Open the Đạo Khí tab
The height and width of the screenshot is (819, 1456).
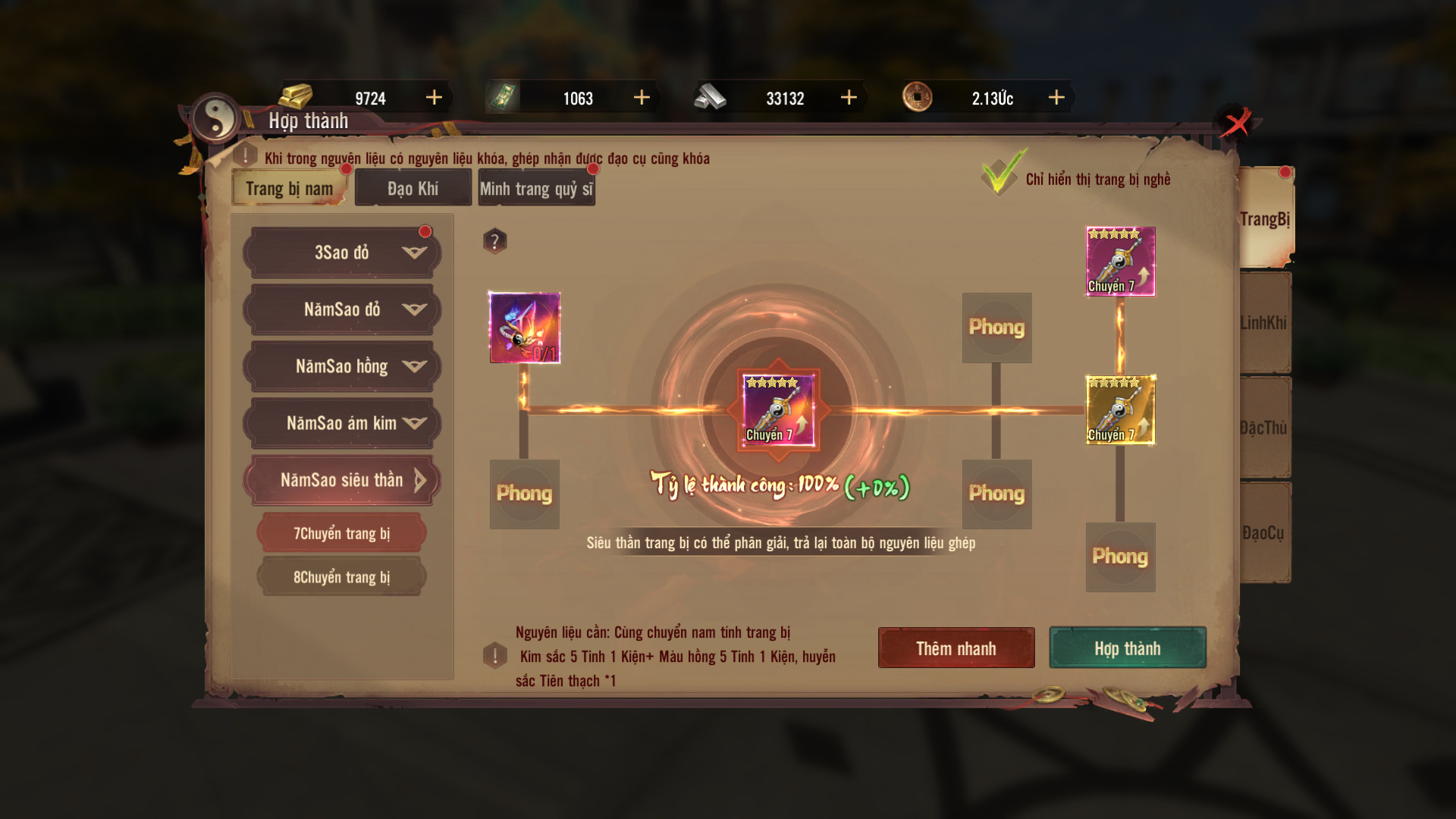point(413,189)
